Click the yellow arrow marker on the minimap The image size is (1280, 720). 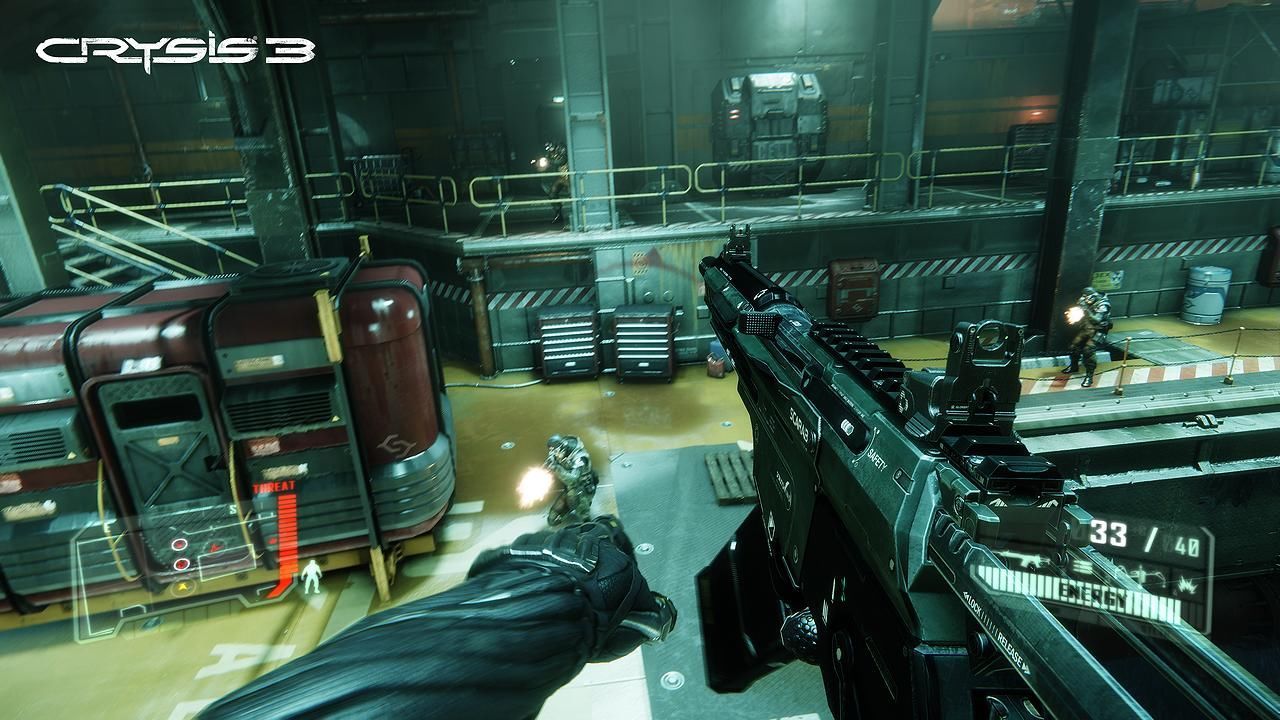click(182, 587)
